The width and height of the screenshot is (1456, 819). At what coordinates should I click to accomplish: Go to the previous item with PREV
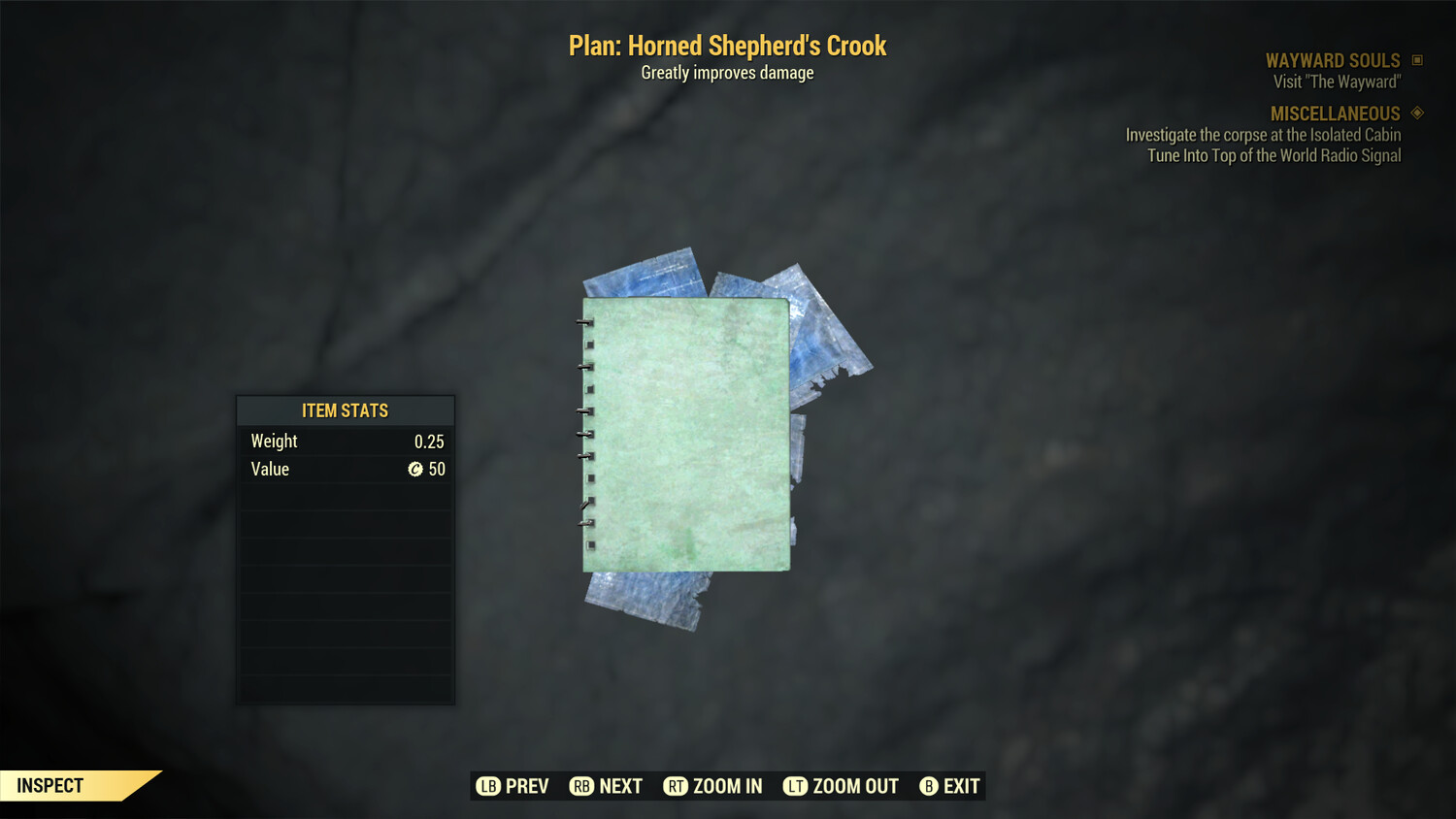pyautogui.click(x=513, y=786)
